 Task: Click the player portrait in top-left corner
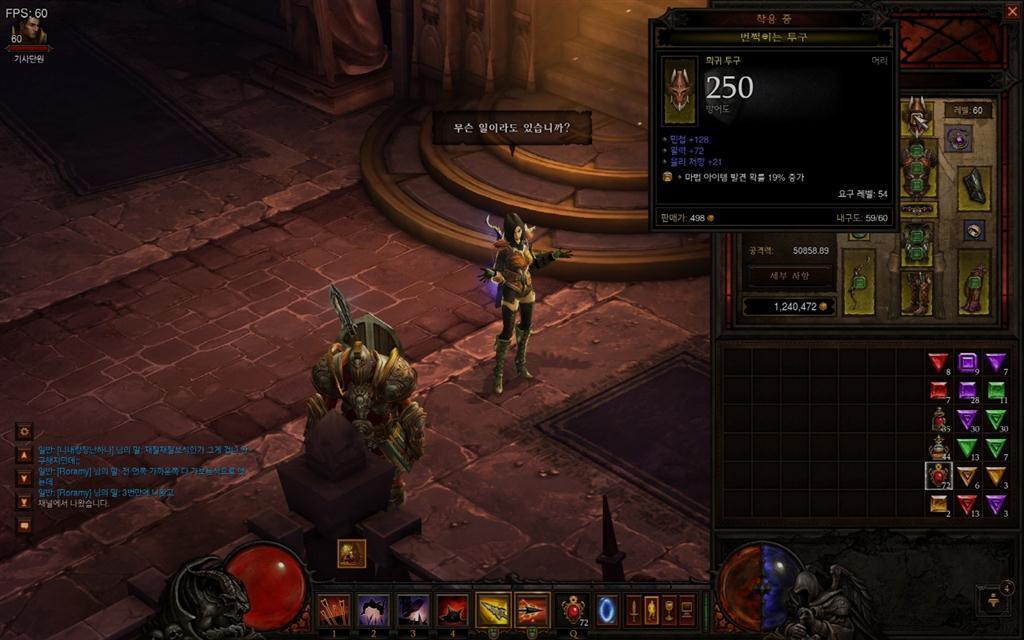[x=28, y=35]
